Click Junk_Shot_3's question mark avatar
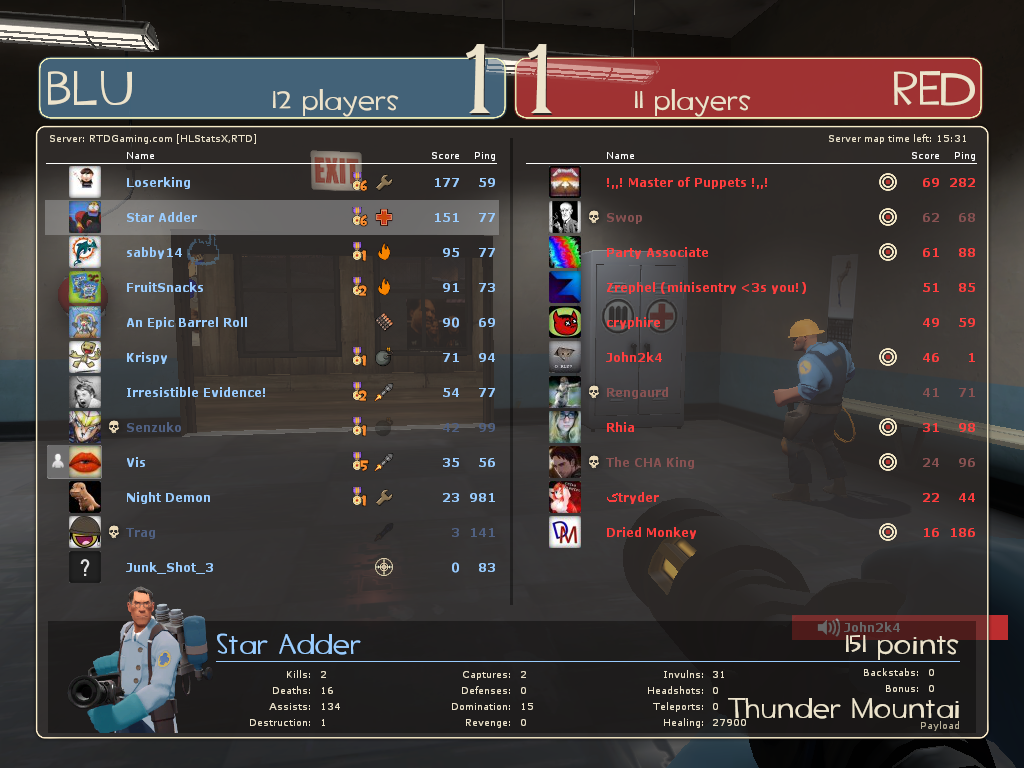Screen dimensions: 1024x768 point(85,568)
